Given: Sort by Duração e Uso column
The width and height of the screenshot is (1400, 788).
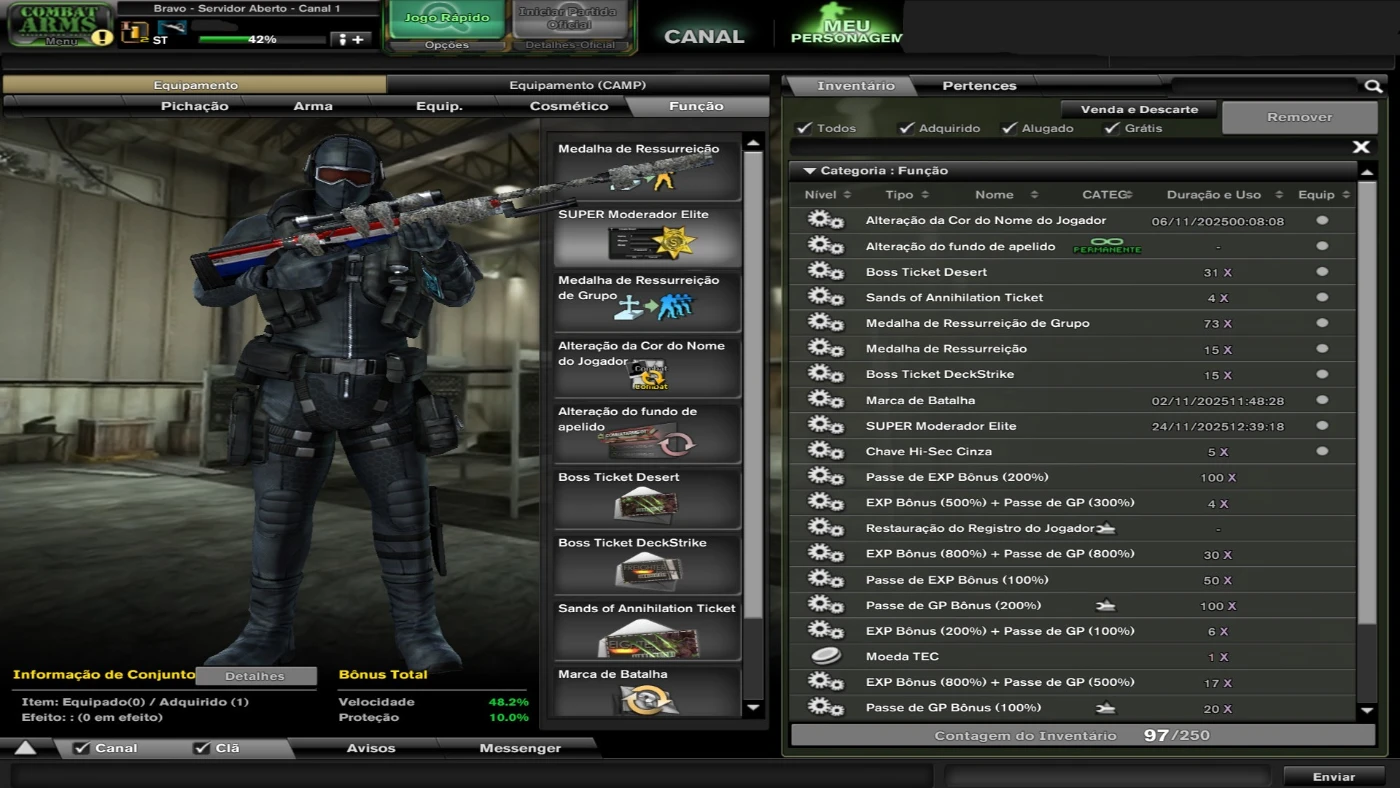Looking at the screenshot, I should (x=1211, y=194).
